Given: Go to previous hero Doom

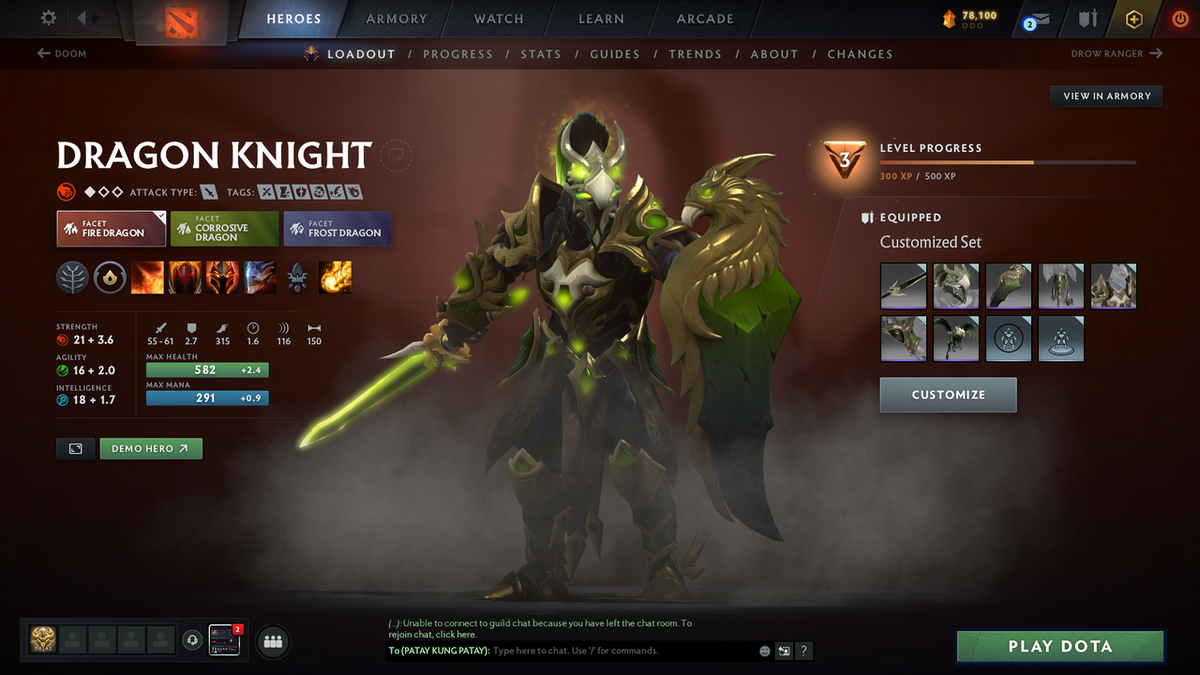Looking at the screenshot, I should point(62,54).
